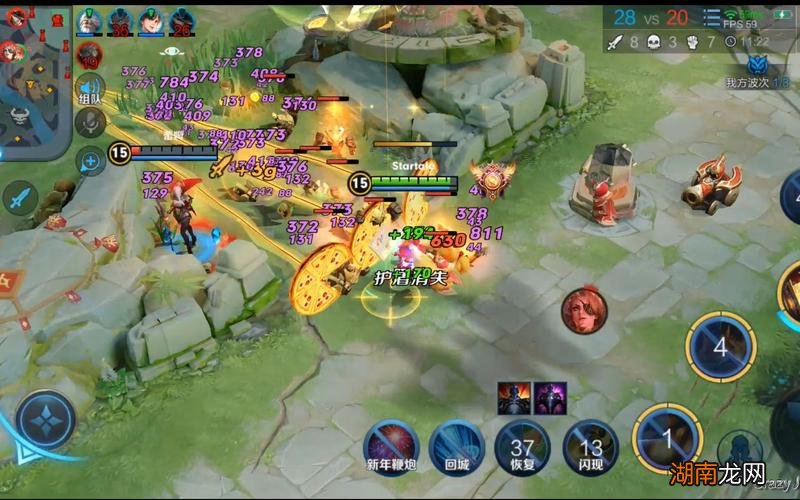Toggle the eye vision indicator

[172, 50]
